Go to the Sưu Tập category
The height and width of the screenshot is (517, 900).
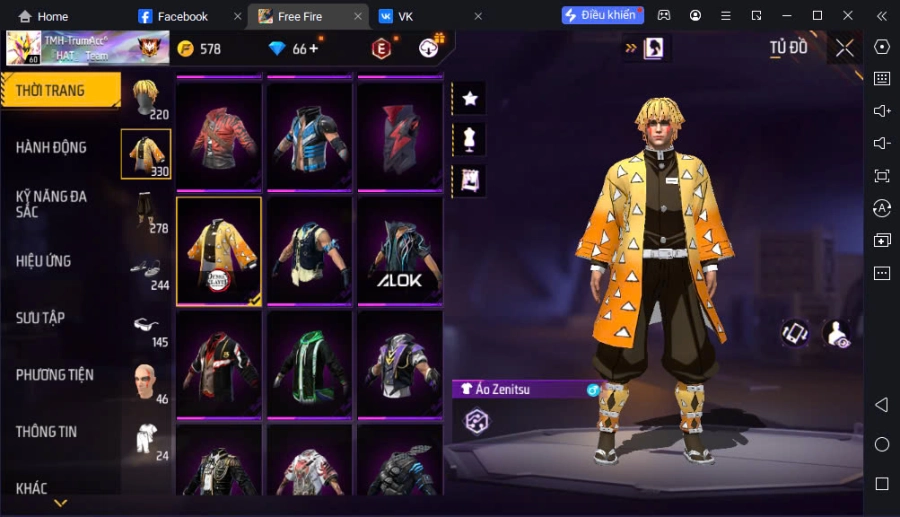(x=41, y=318)
